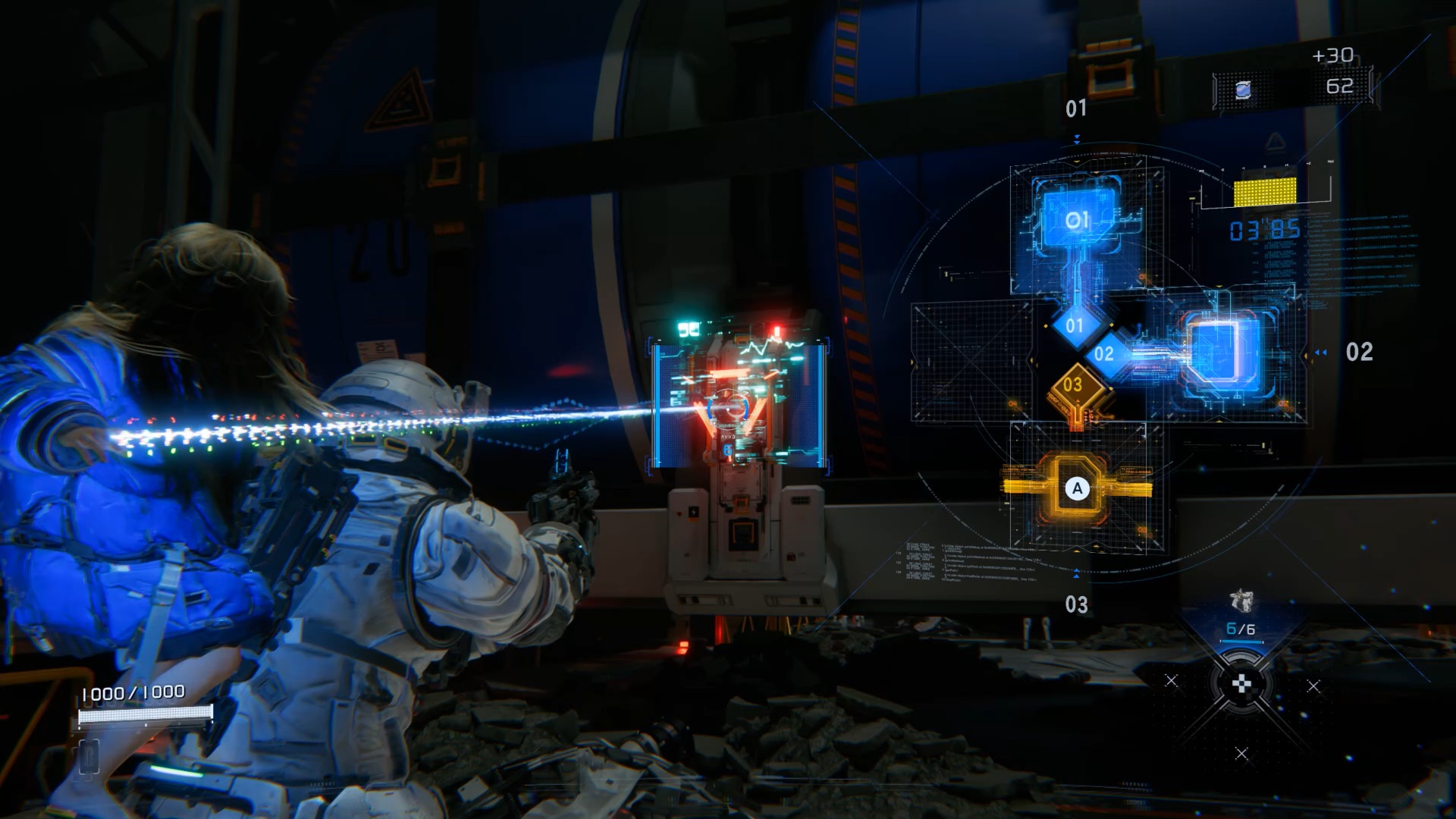Select the blue 02 diamond node
Viewport: 1456px width, 819px height.
click(x=1104, y=353)
